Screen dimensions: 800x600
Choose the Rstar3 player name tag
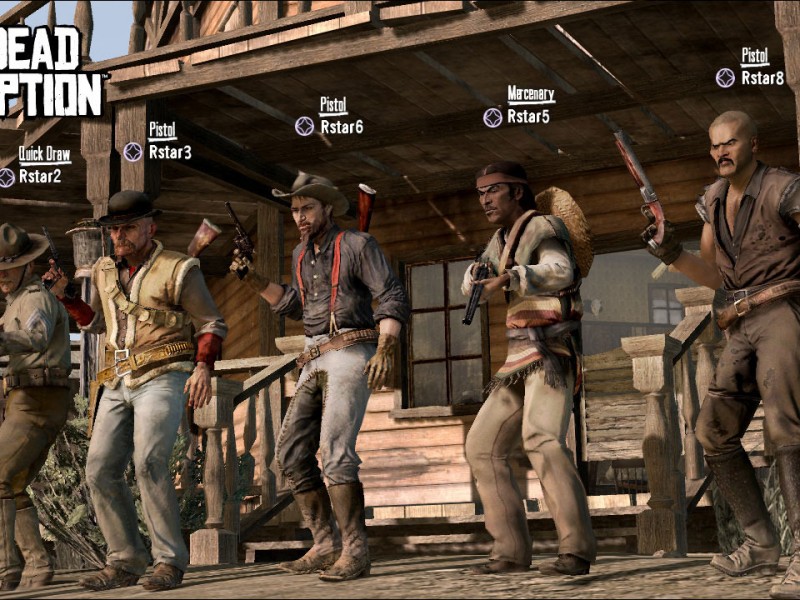click(170, 152)
